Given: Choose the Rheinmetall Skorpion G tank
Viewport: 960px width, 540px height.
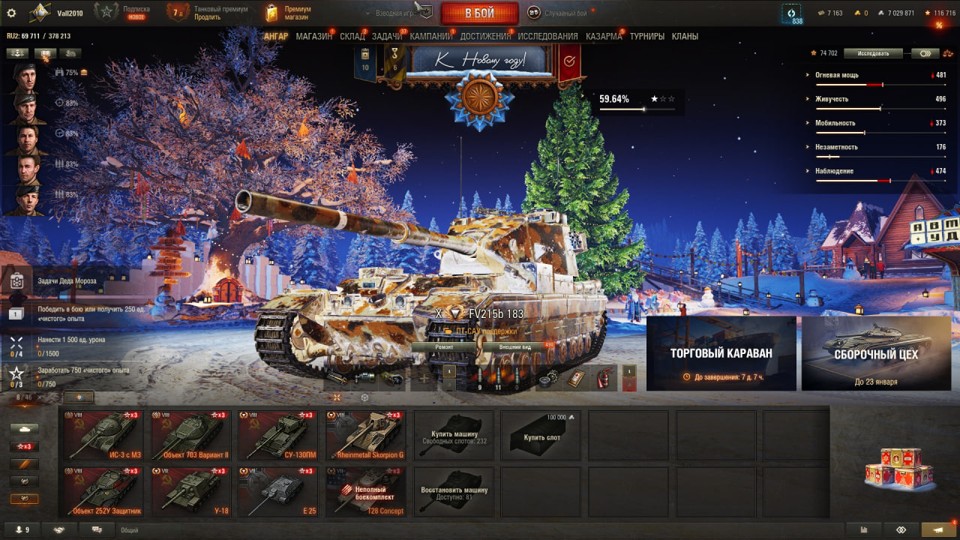Looking at the screenshot, I should point(365,434).
